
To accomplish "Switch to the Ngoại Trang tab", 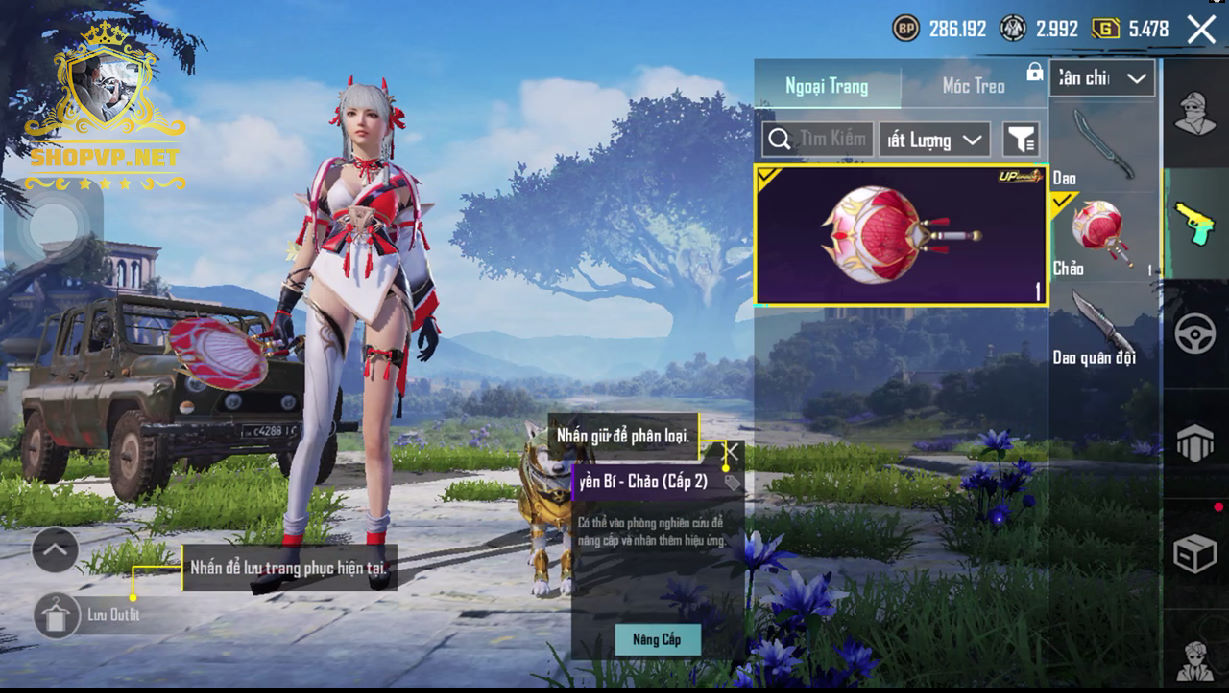I will pos(827,86).
